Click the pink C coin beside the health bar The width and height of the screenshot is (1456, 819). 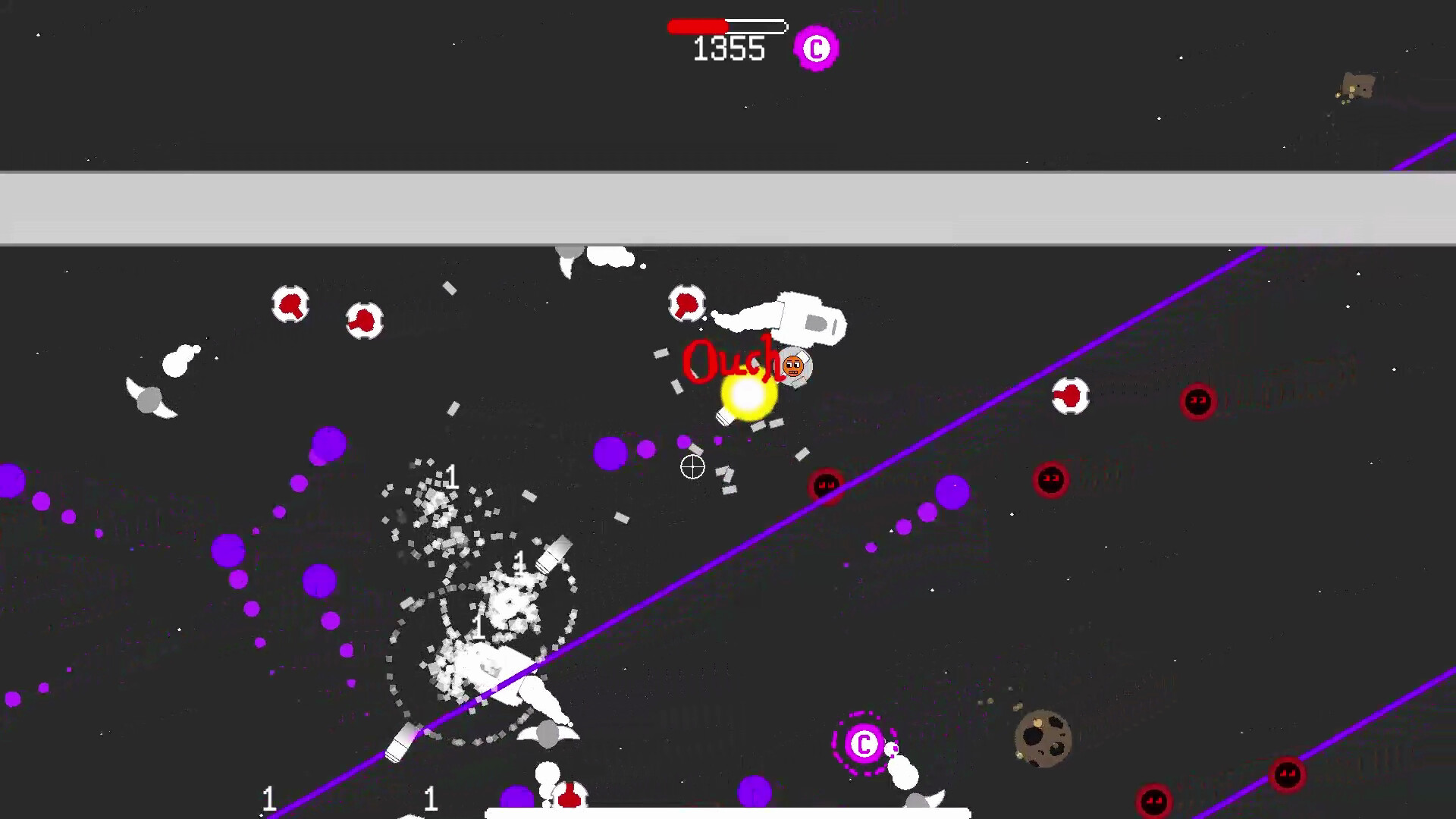coord(815,47)
